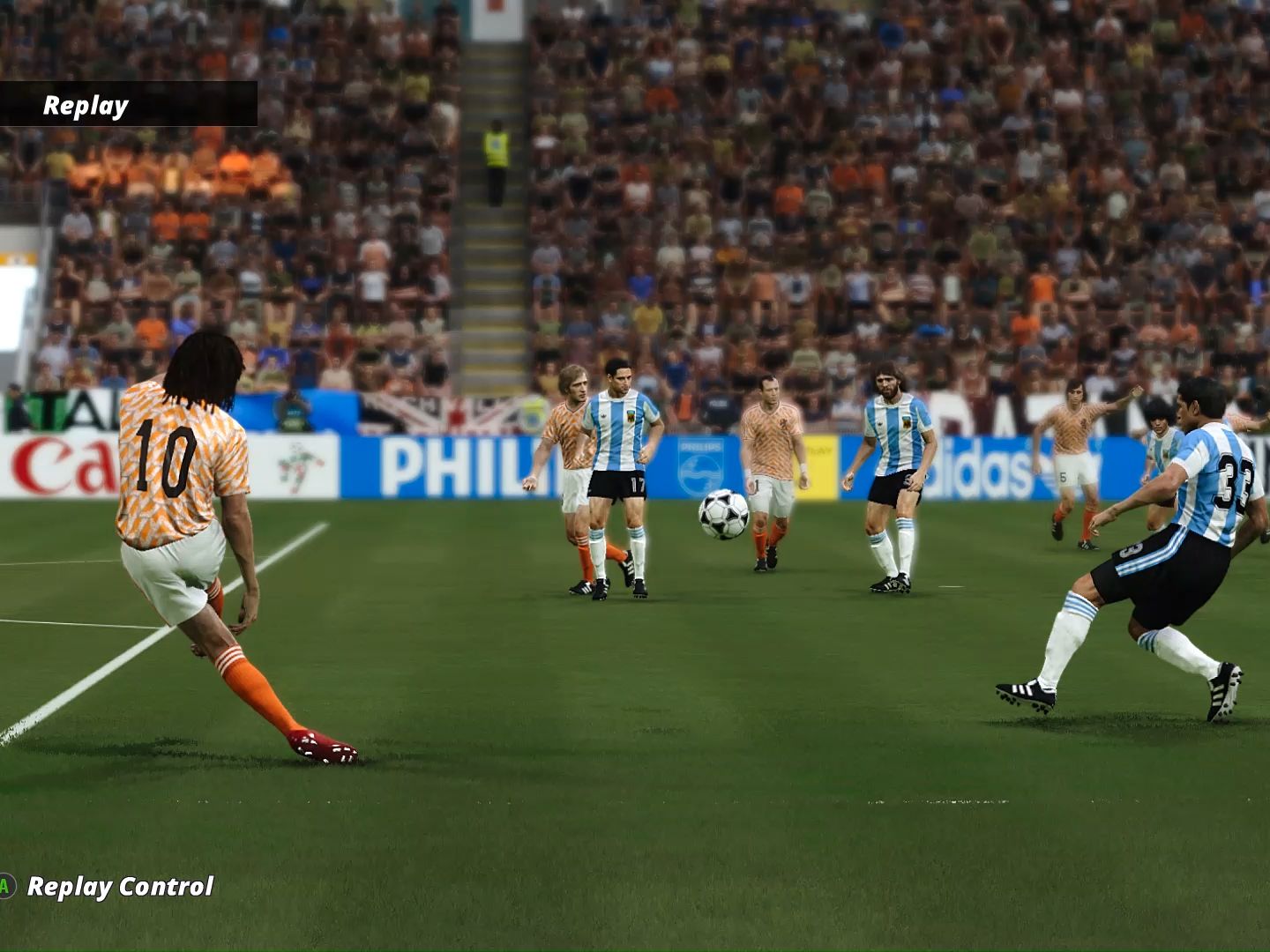Open the Replay Control option
The height and width of the screenshot is (952, 1270).
120,886
